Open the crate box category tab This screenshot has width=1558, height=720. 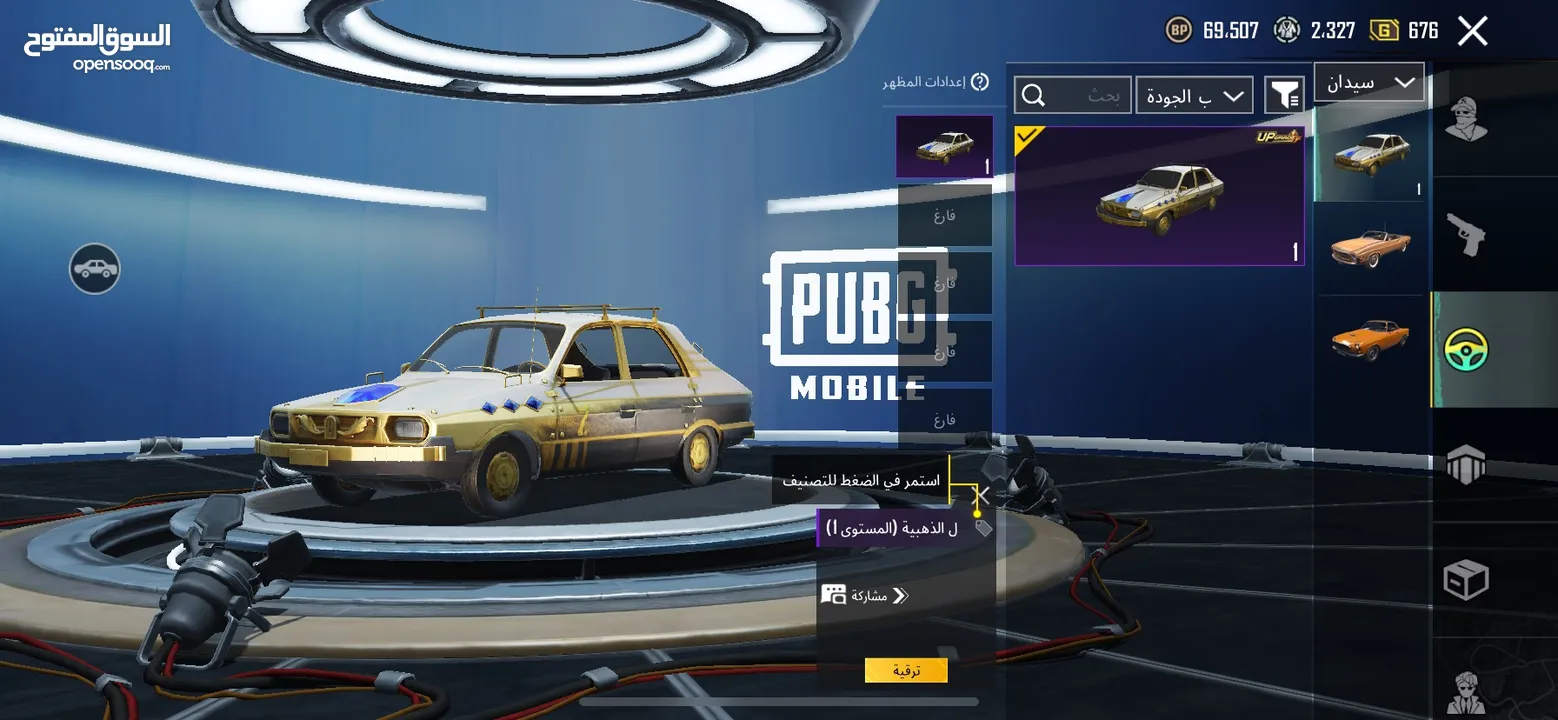(1466, 580)
